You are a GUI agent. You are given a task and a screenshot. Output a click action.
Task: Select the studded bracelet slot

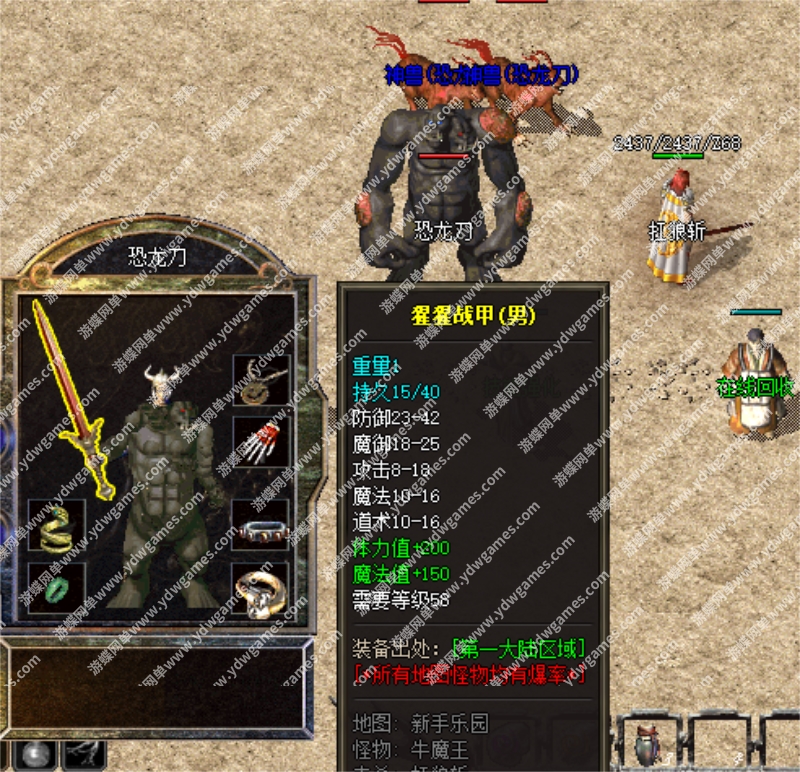point(260,527)
